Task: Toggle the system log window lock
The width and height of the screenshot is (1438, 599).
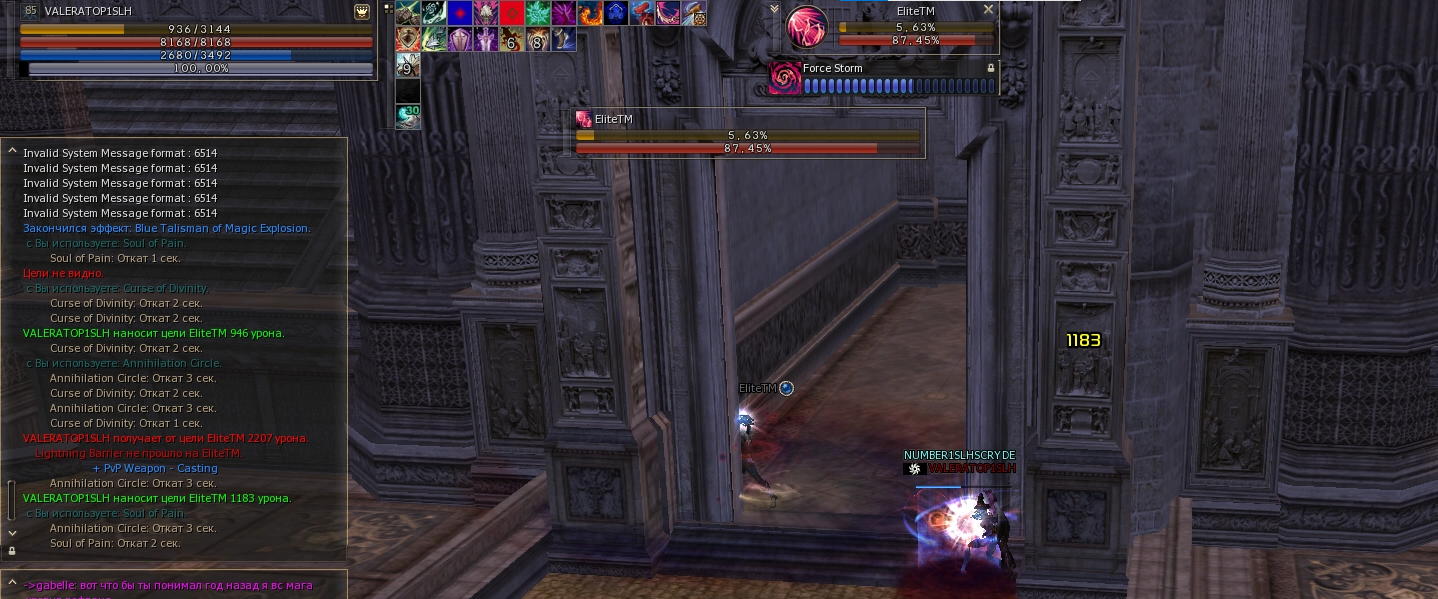Action: click(x=12, y=550)
